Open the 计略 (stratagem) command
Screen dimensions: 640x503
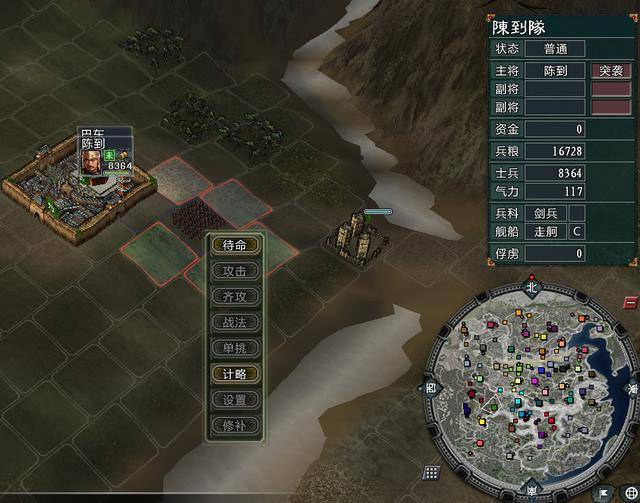pos(235,374)
